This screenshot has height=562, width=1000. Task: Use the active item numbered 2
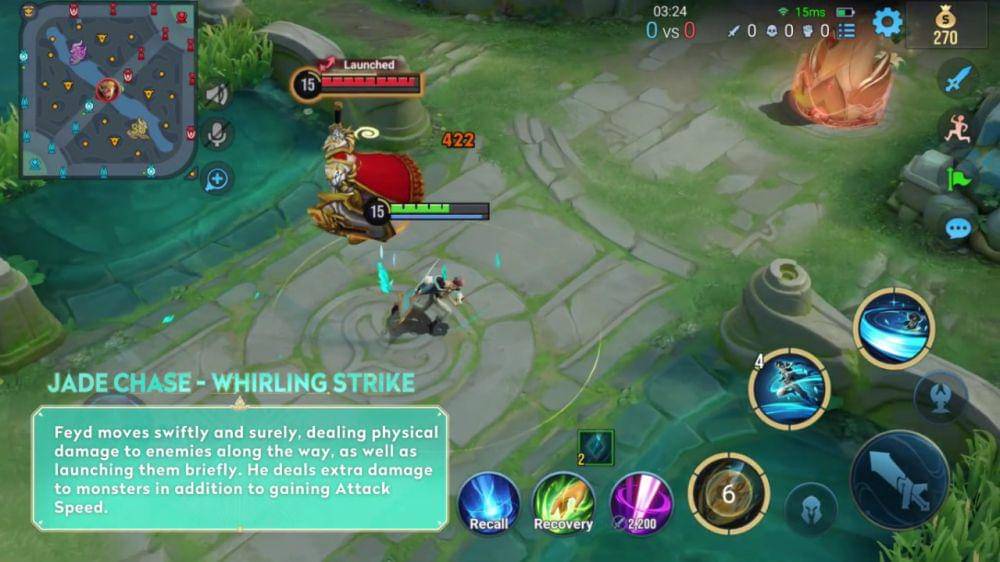596,448
